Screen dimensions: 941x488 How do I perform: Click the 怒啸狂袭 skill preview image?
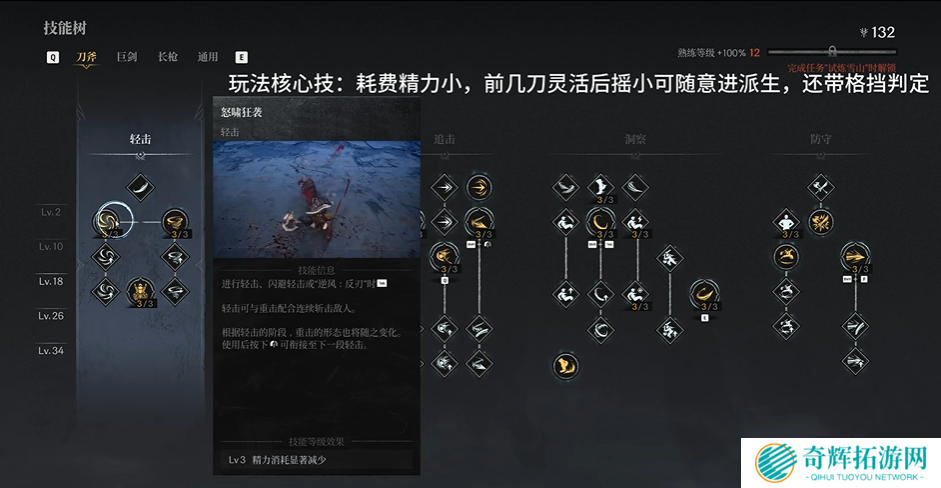tap(316, 198)
